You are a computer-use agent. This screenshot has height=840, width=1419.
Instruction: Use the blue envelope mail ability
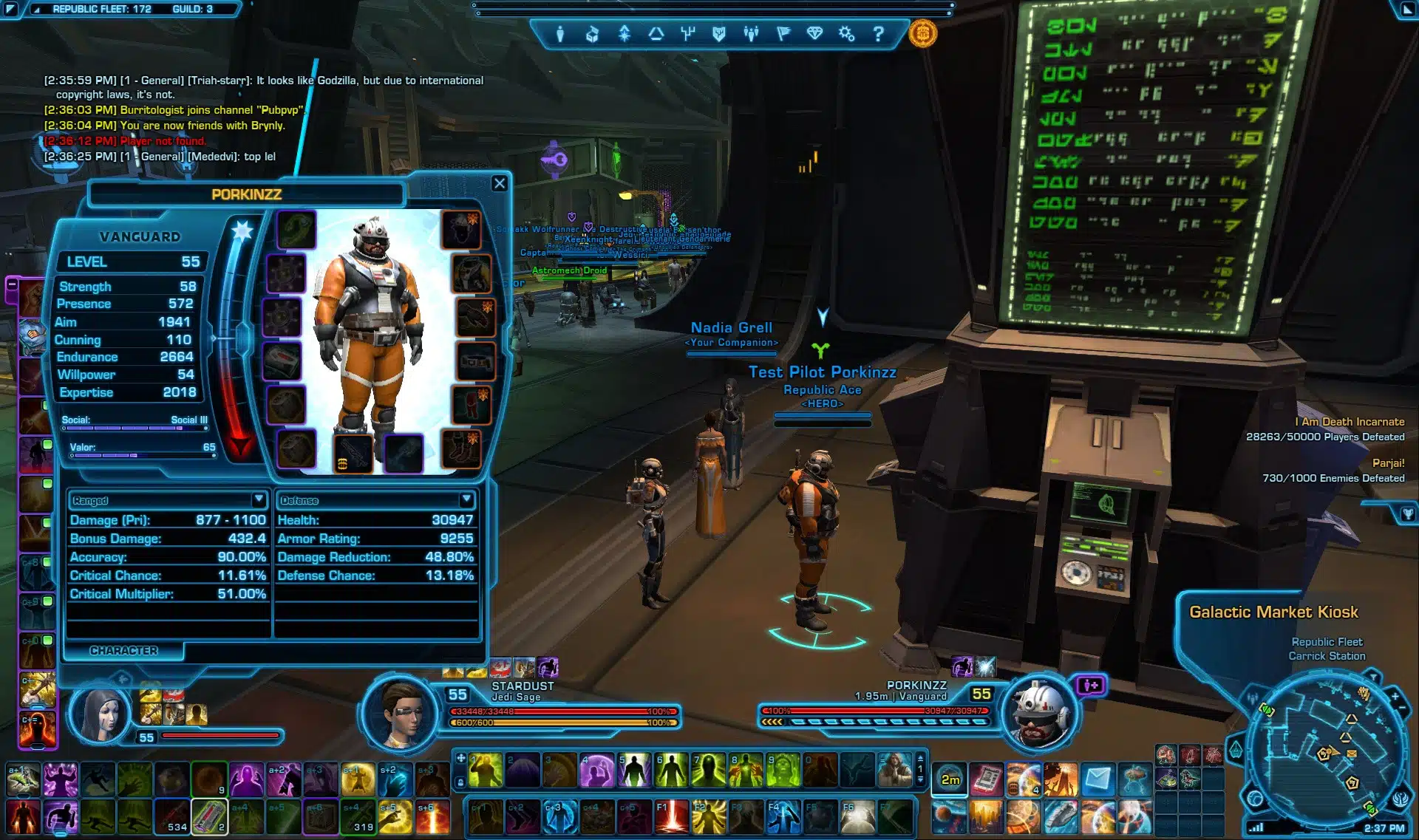[1098, 779]
